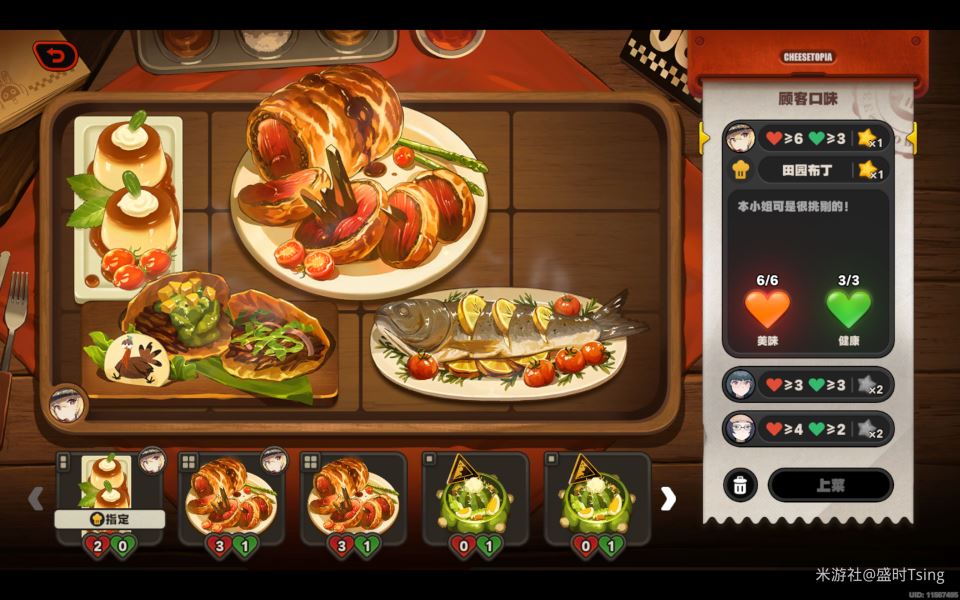Select the customer wanting ≥3 taste ≥3 health
Image resolution: width=960 pixels, height=600 pixels.
pyautogui.click(x=807, y=385)
